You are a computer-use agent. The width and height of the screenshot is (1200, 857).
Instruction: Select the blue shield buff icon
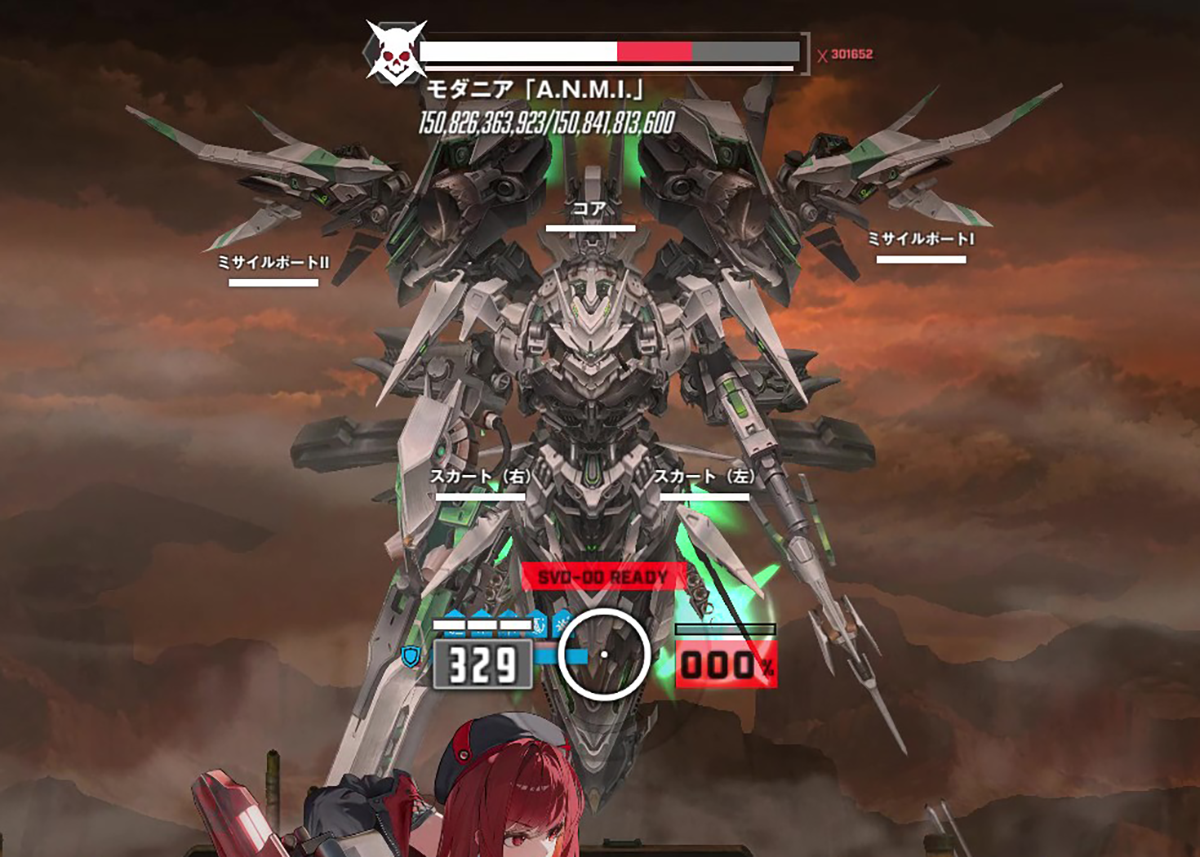(x=409, y=656)
